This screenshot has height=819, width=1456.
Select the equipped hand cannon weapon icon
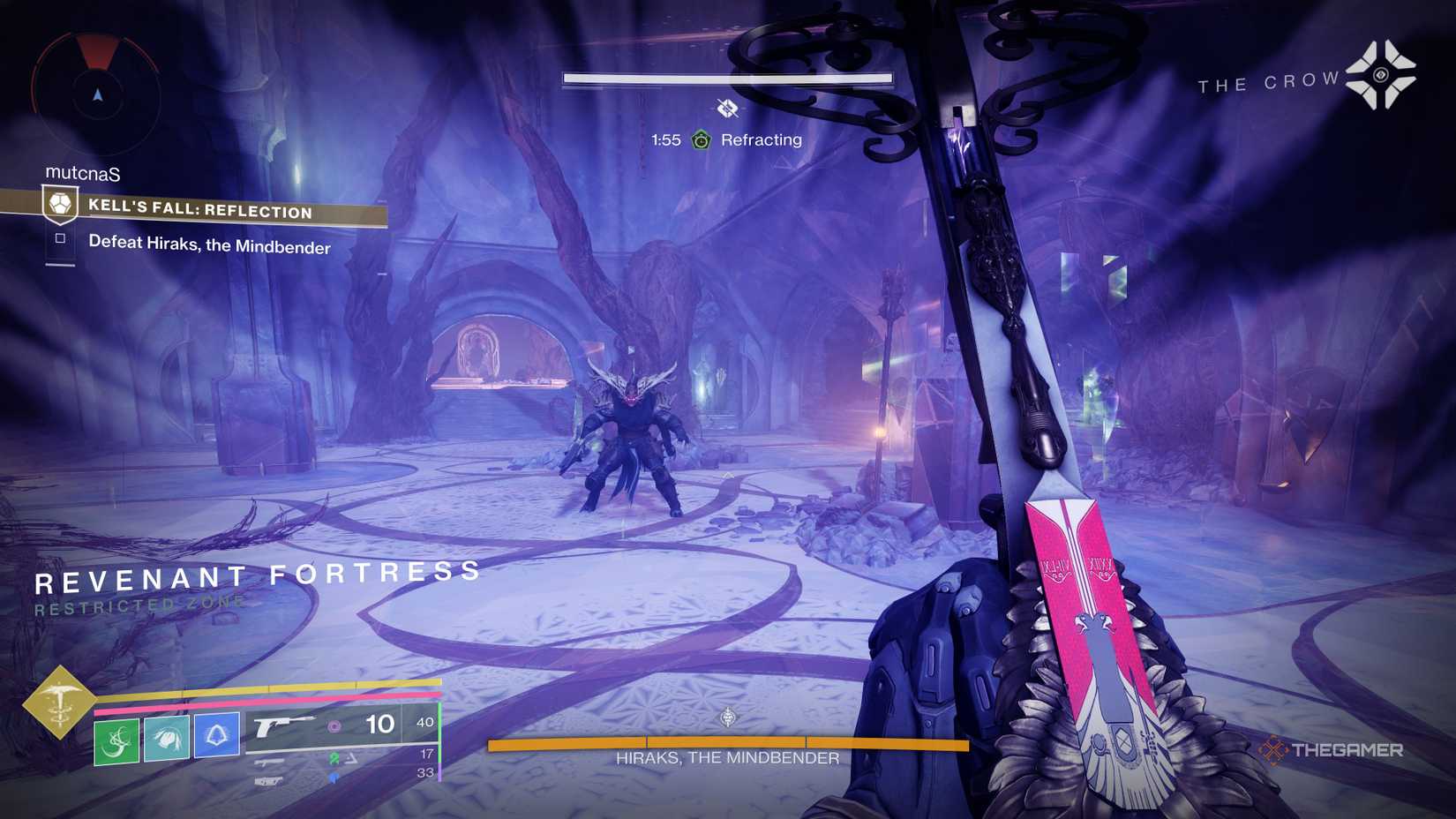[281, 725]
